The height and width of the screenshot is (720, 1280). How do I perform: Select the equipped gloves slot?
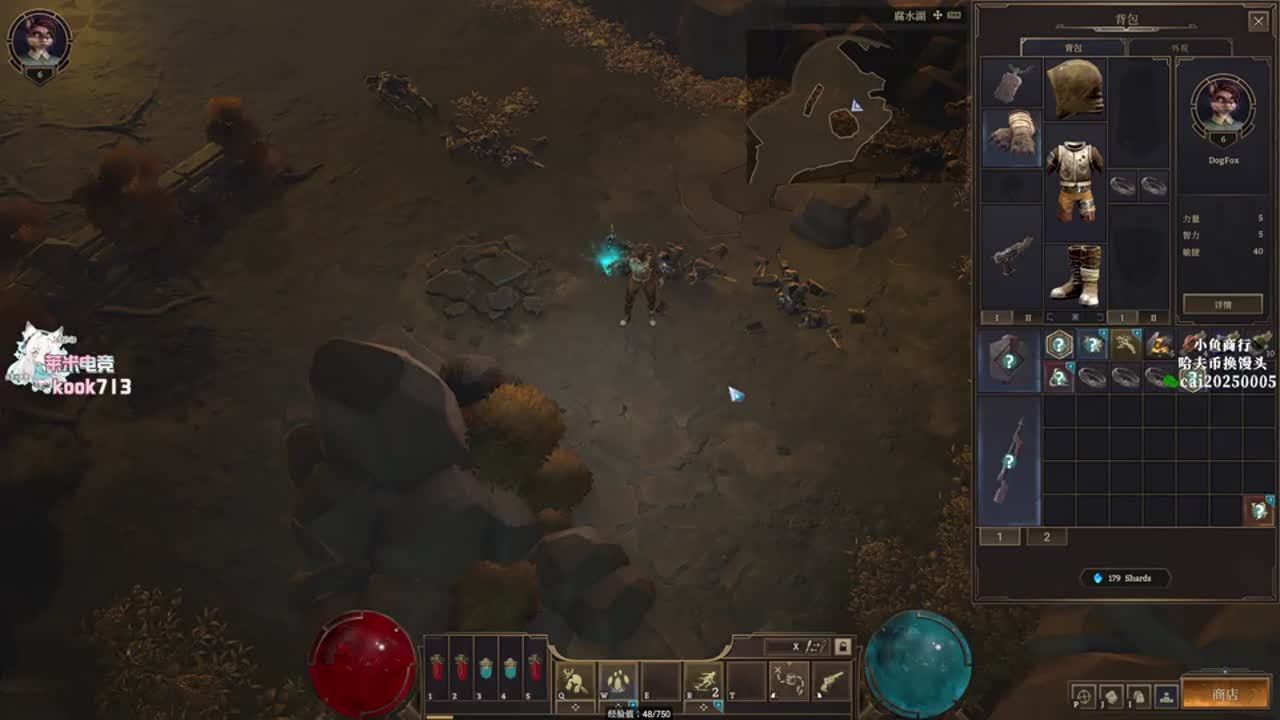tap(1012, 137)
